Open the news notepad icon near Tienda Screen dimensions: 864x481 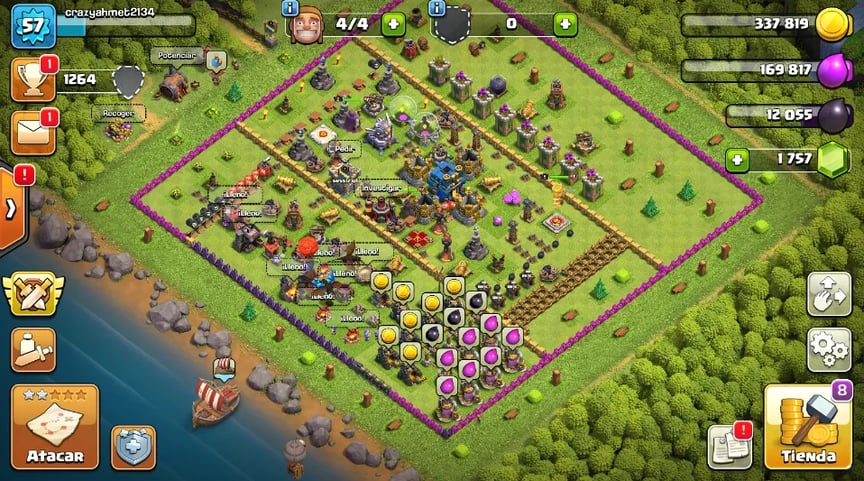tap(729, 447)
